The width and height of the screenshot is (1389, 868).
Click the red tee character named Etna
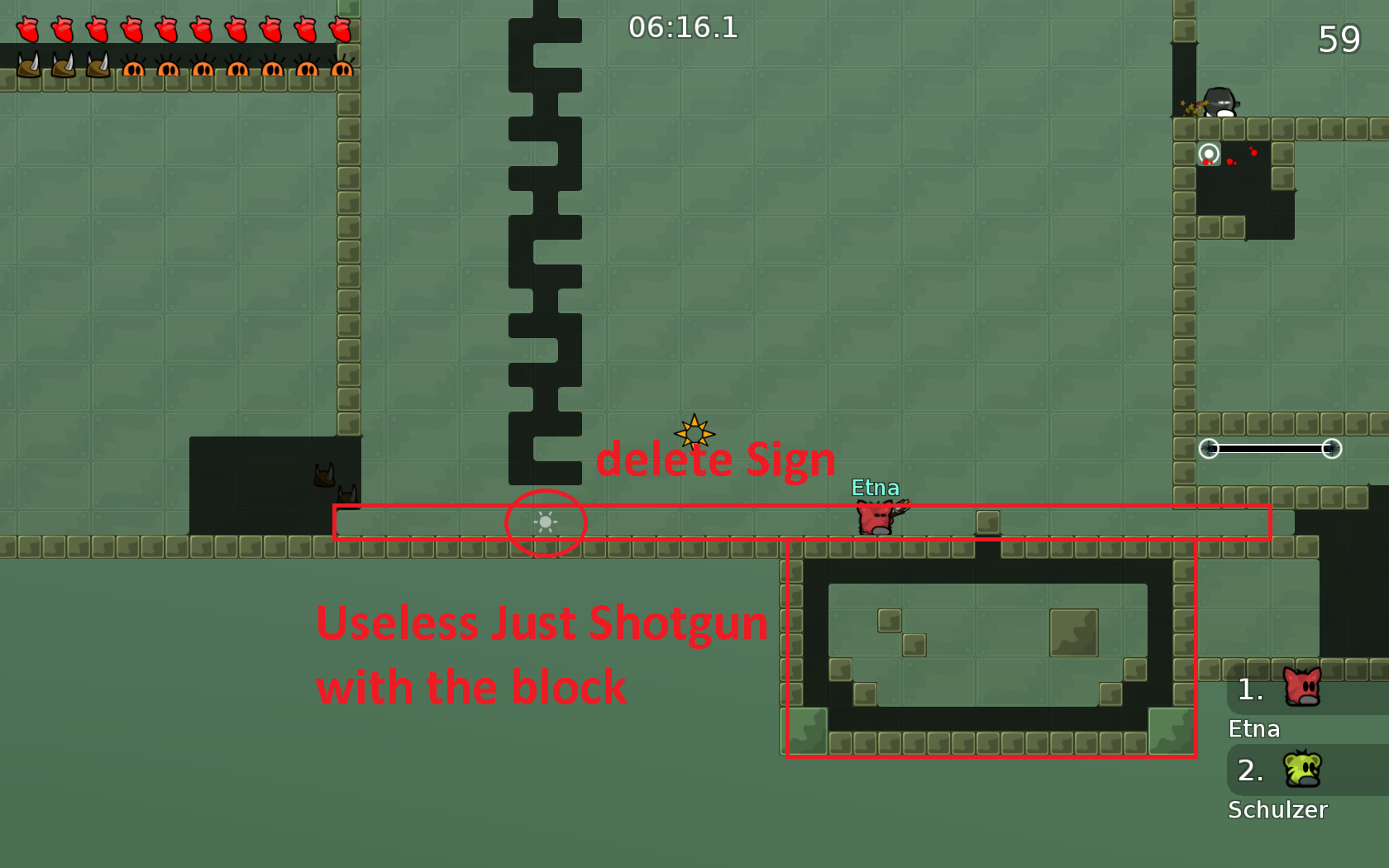pos(875,517)
